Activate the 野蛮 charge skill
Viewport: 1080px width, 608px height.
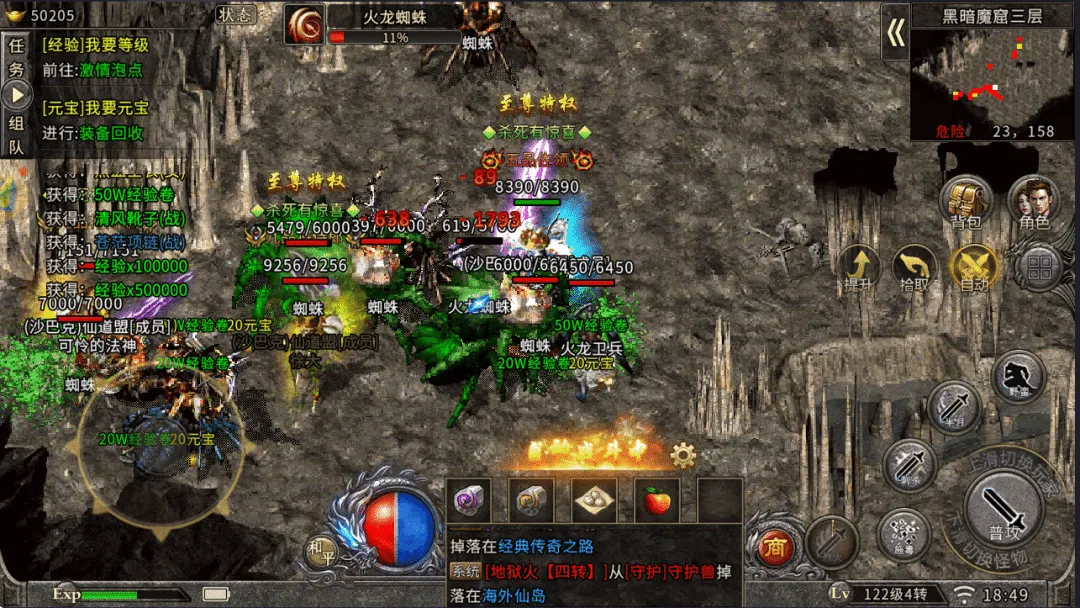click(1018, 376)
